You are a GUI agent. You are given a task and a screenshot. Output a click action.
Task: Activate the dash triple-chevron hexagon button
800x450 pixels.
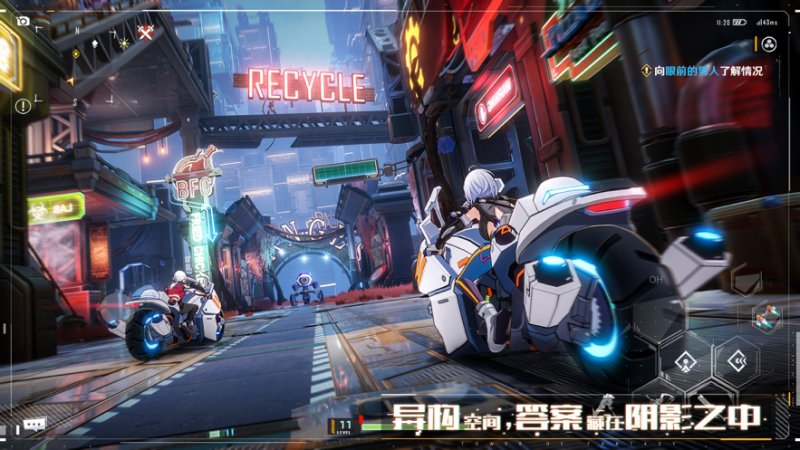pyautogui.click(x=741, y=360)
